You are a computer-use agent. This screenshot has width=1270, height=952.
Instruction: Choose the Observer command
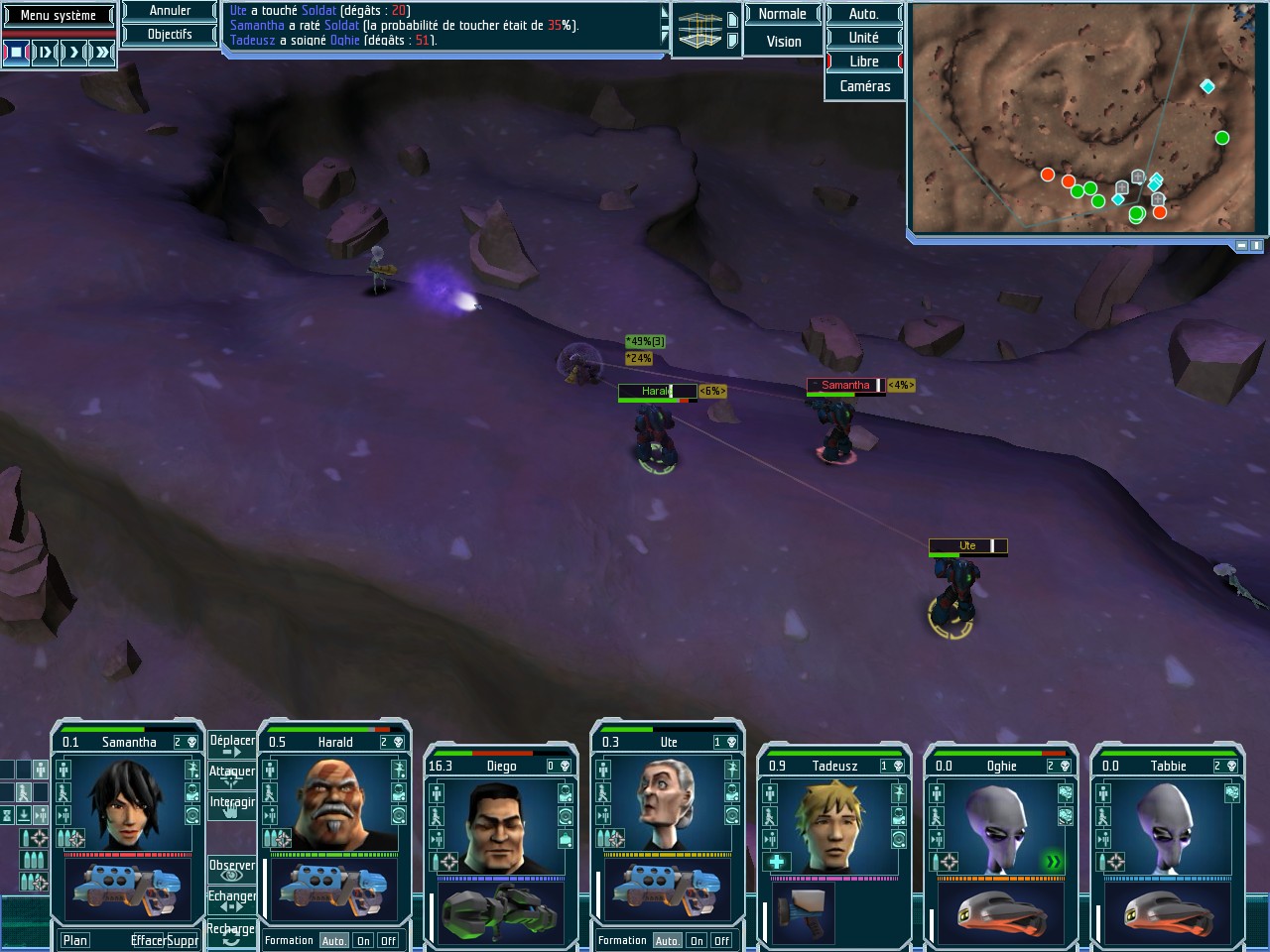coord(232,870)
